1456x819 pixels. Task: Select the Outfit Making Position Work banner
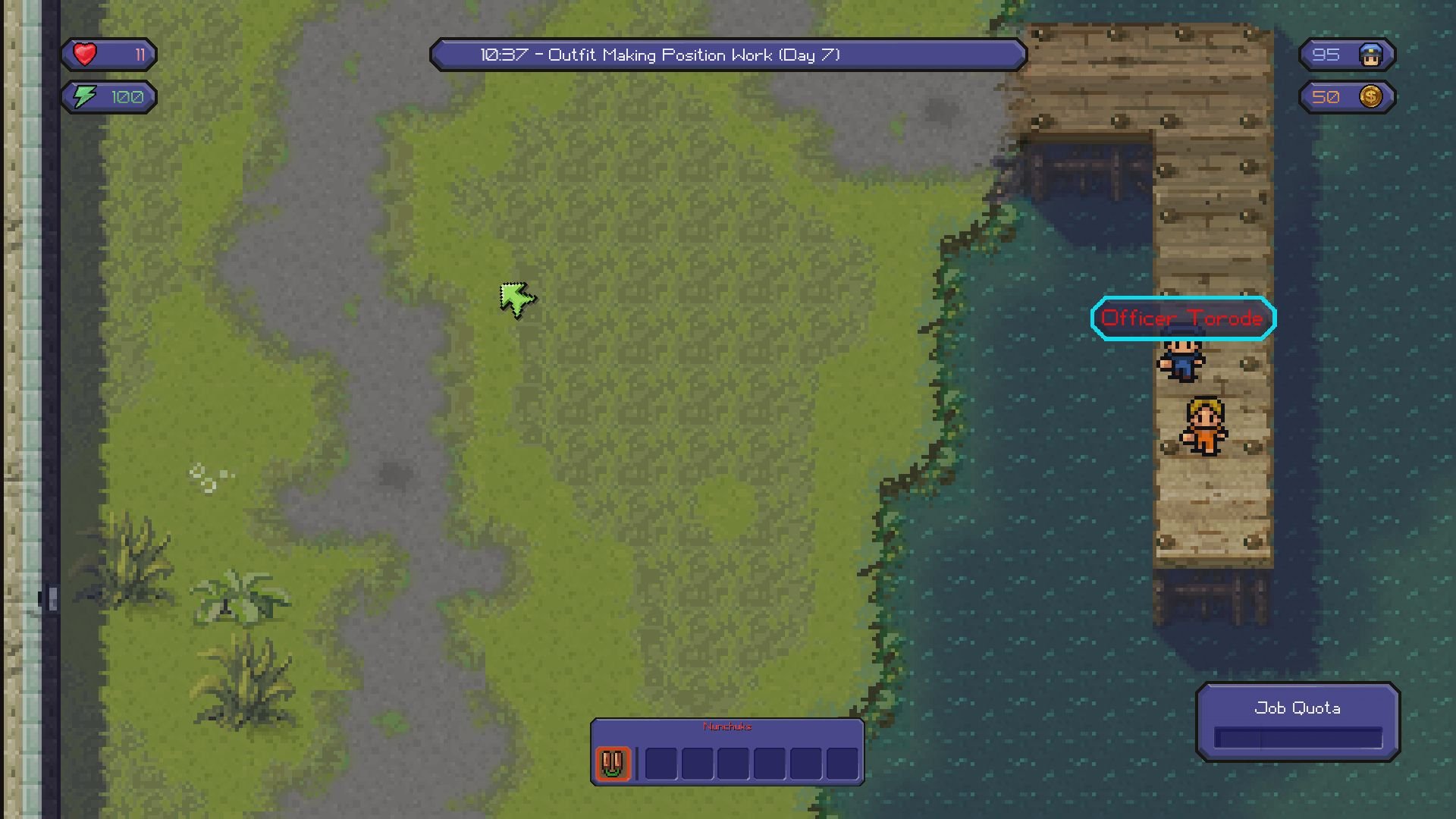(728, 55)
